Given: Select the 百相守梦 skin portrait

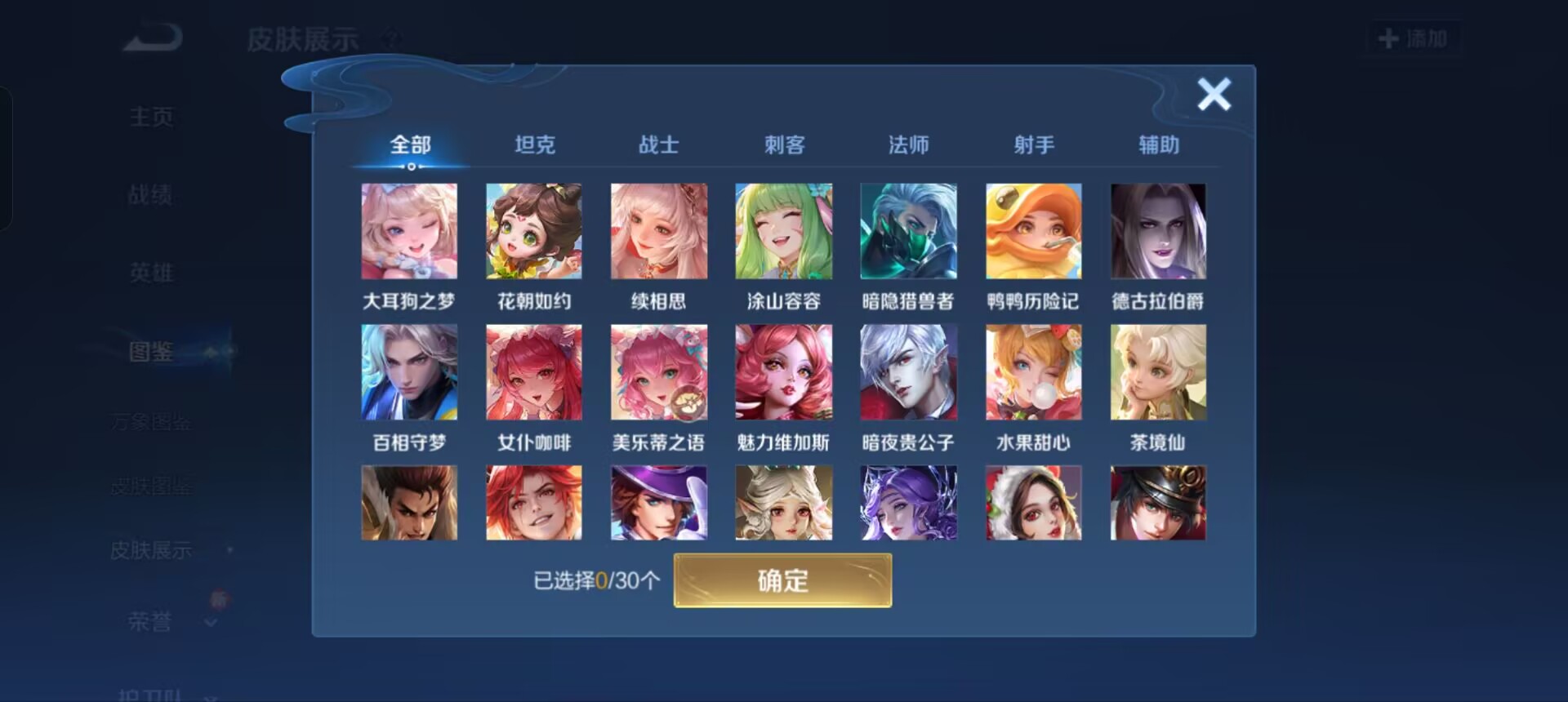Looking at the screenshot, I should 409,371.
